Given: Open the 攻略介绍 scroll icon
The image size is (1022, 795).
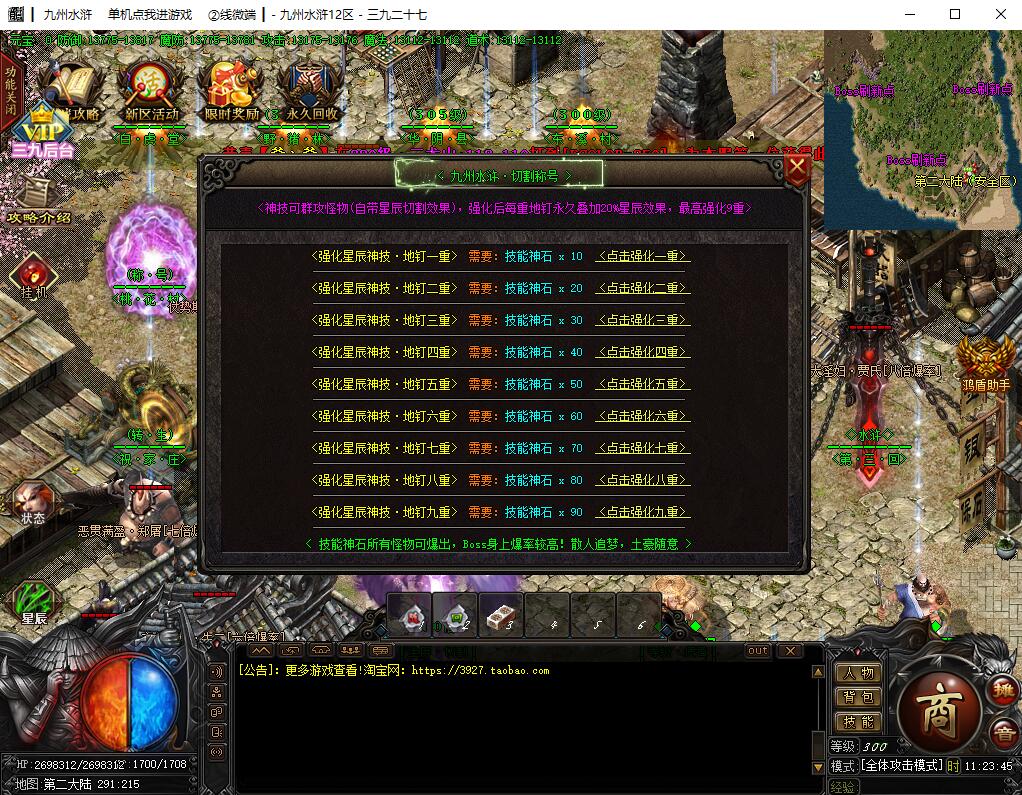Looking at the screenshot, I should pos(38,200).
